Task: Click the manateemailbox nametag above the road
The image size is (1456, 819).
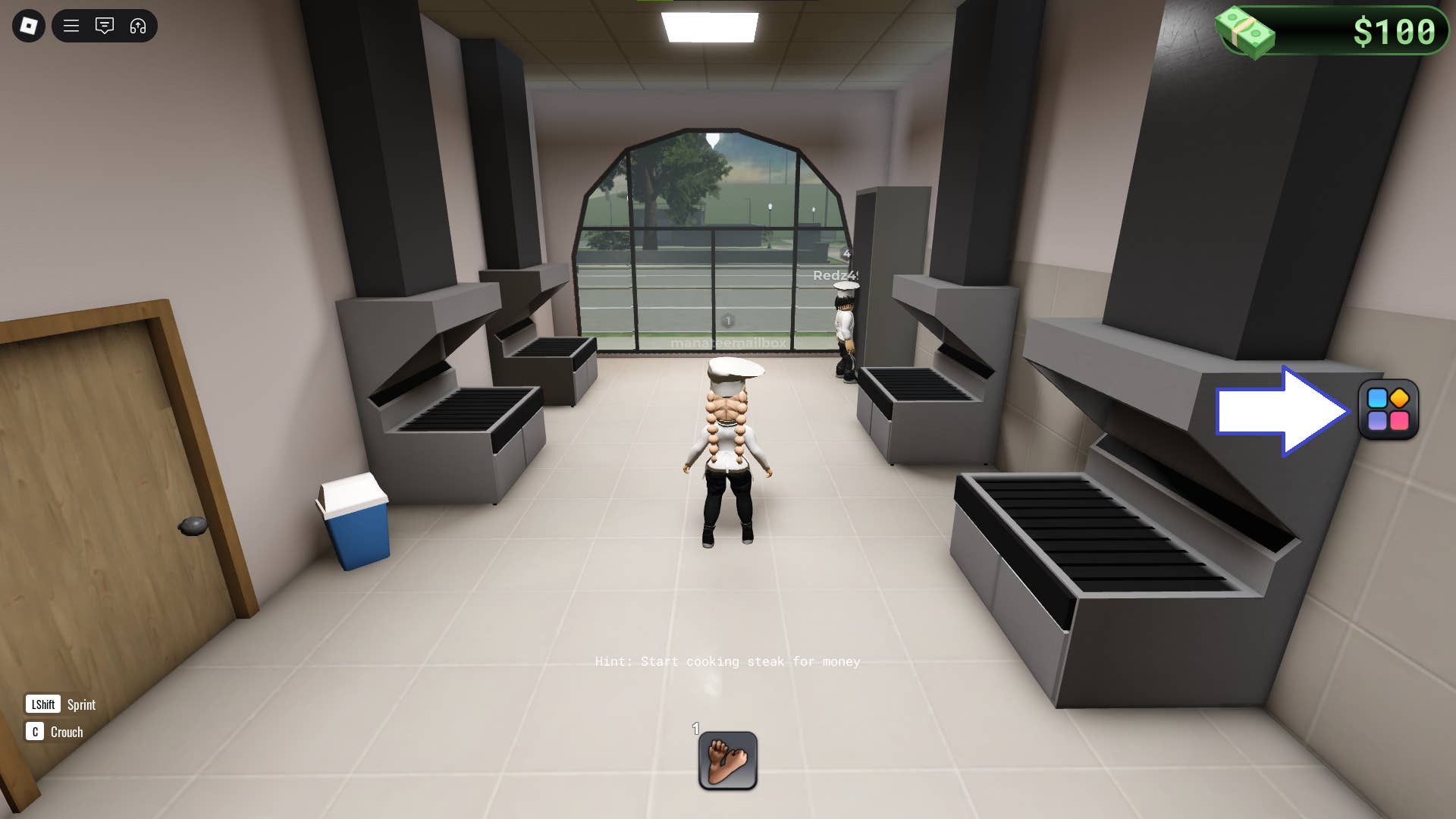Action: (x=726, y=341)
